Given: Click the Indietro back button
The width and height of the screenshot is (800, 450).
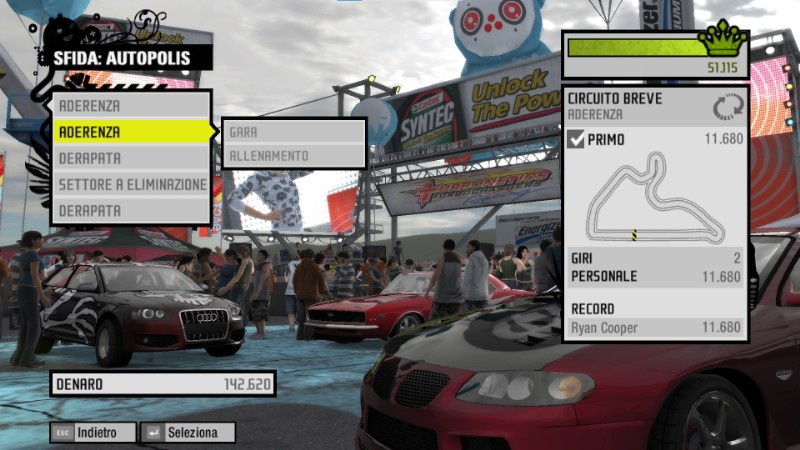Looking at the screenshot, I should (x=93, y=433).
